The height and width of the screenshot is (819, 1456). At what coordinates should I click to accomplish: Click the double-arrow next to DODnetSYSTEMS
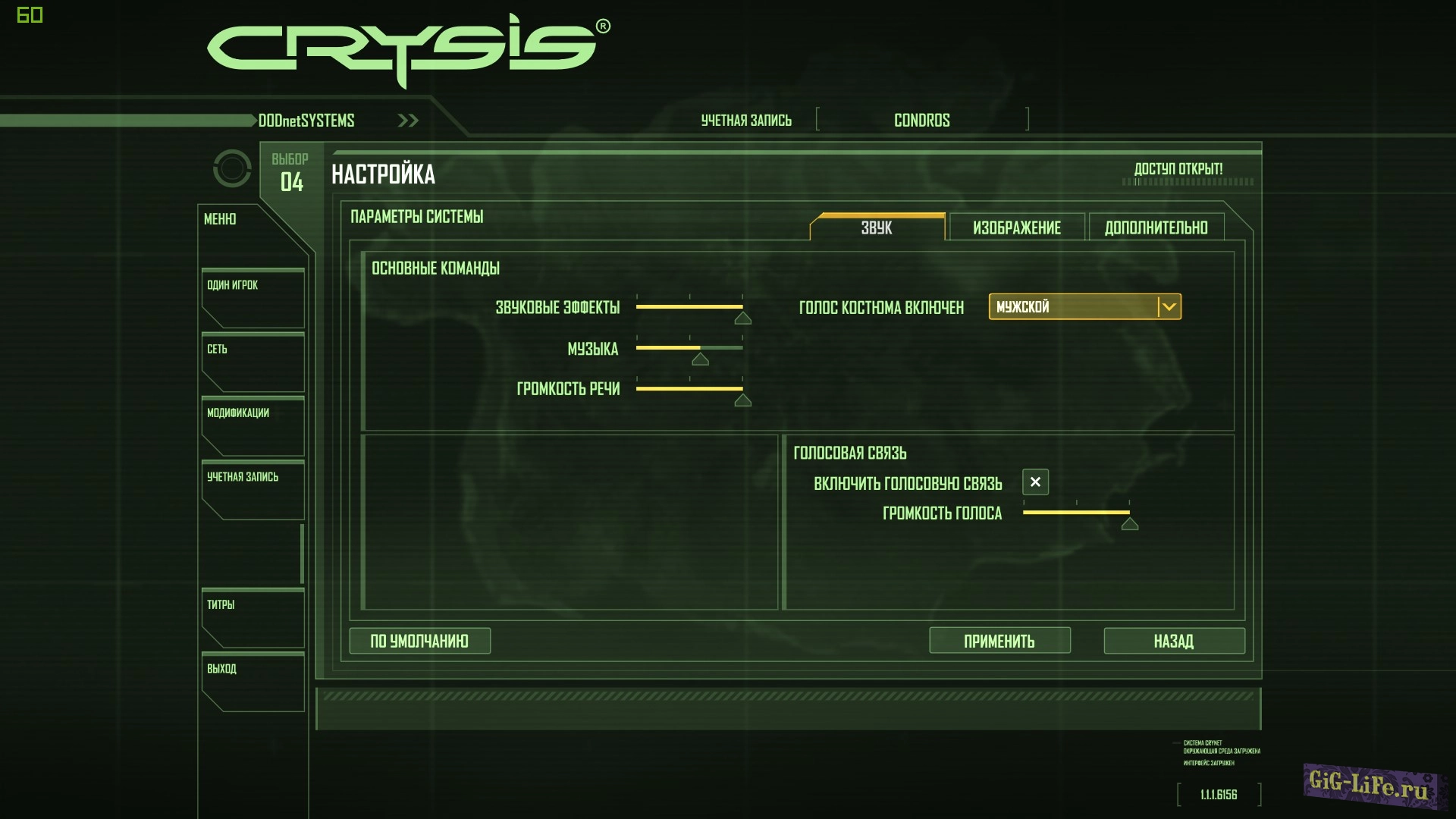[407, 120]
